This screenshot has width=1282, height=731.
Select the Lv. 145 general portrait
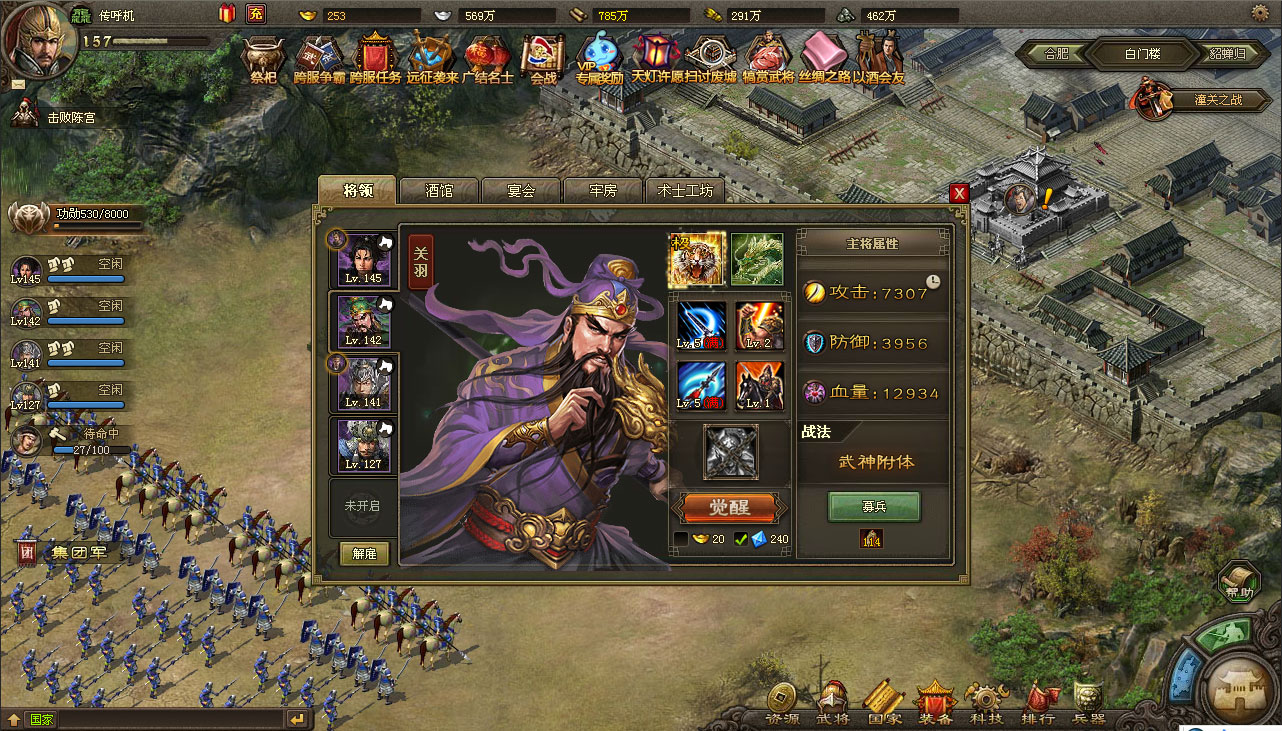(363, 258)
